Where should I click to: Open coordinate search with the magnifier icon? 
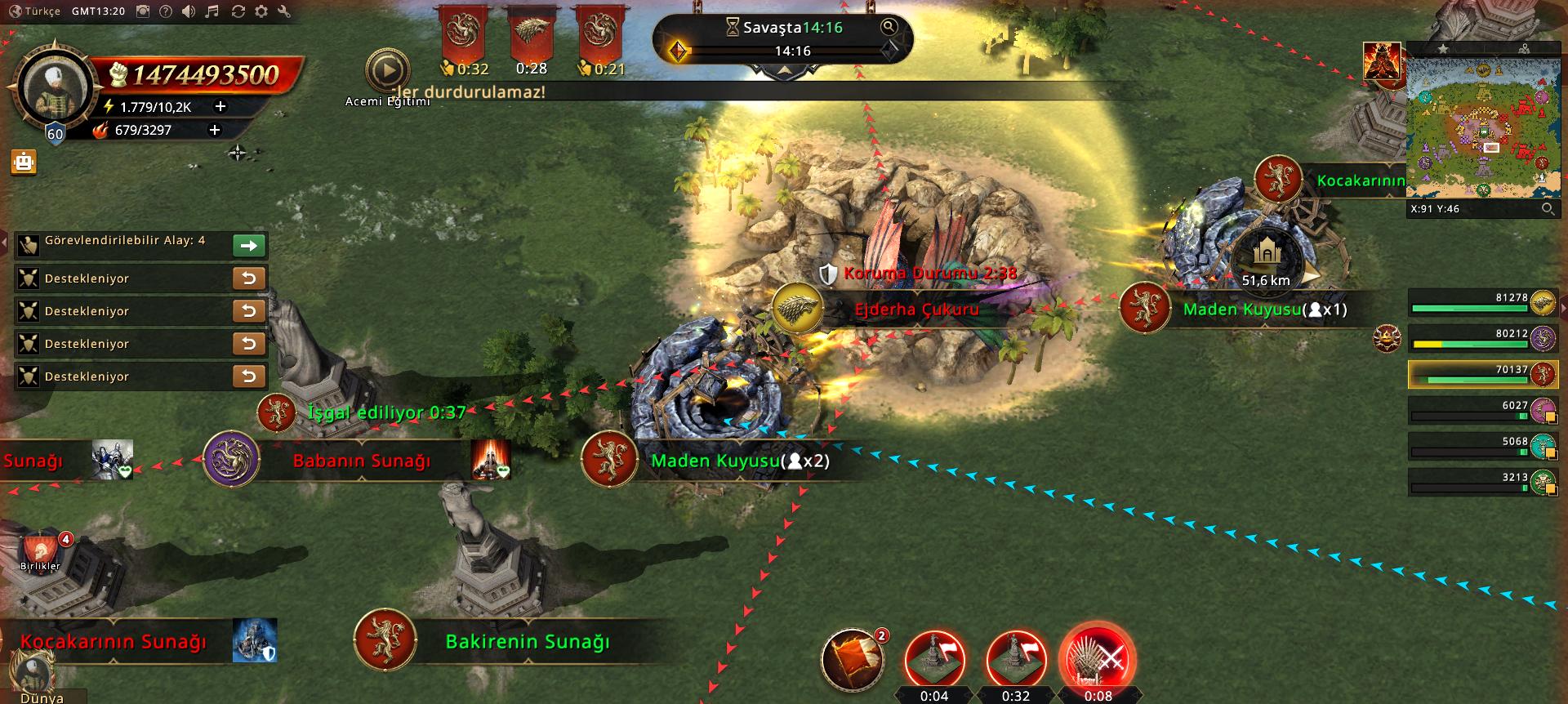[1548, 209]
